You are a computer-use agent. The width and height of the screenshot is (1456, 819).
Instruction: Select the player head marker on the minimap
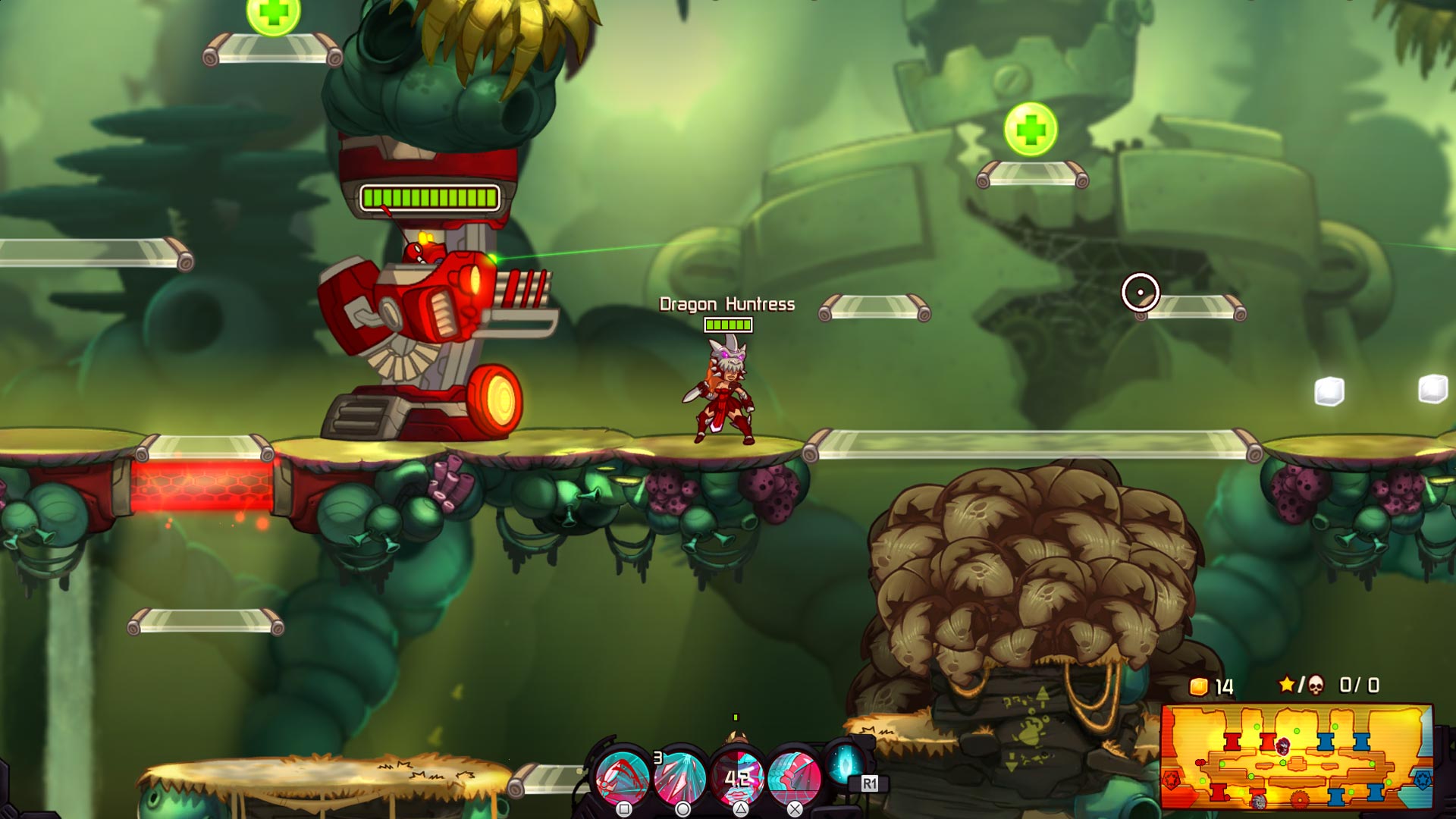pos(1282,745)
